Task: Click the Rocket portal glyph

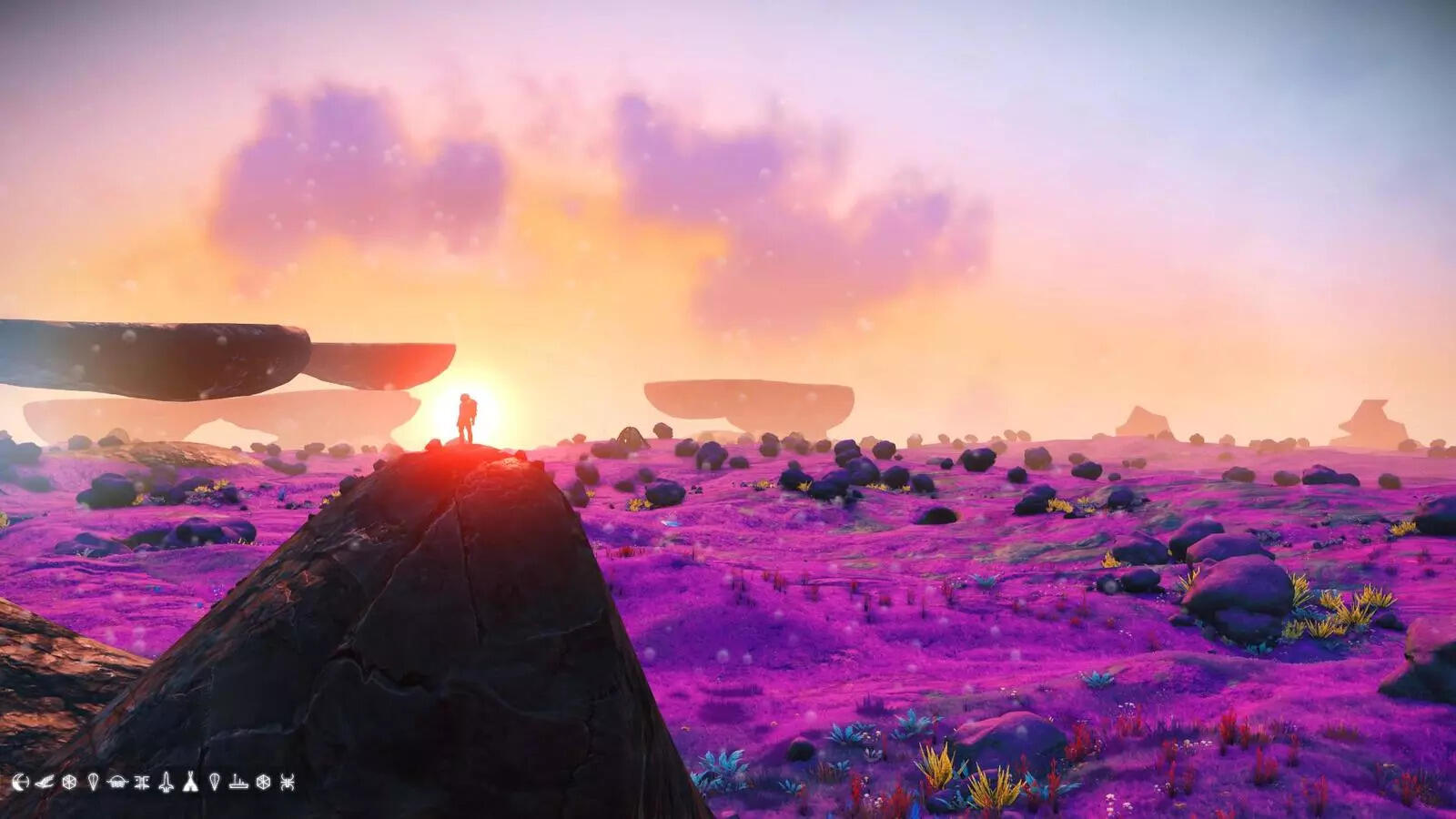Action: point(166,783)
